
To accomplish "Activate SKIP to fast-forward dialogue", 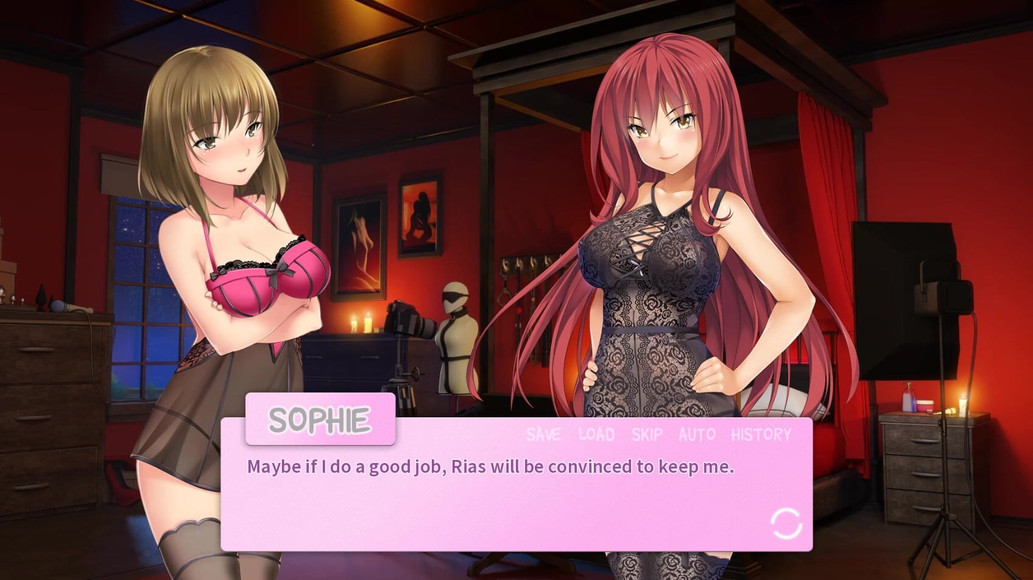I will pos(647,434).
